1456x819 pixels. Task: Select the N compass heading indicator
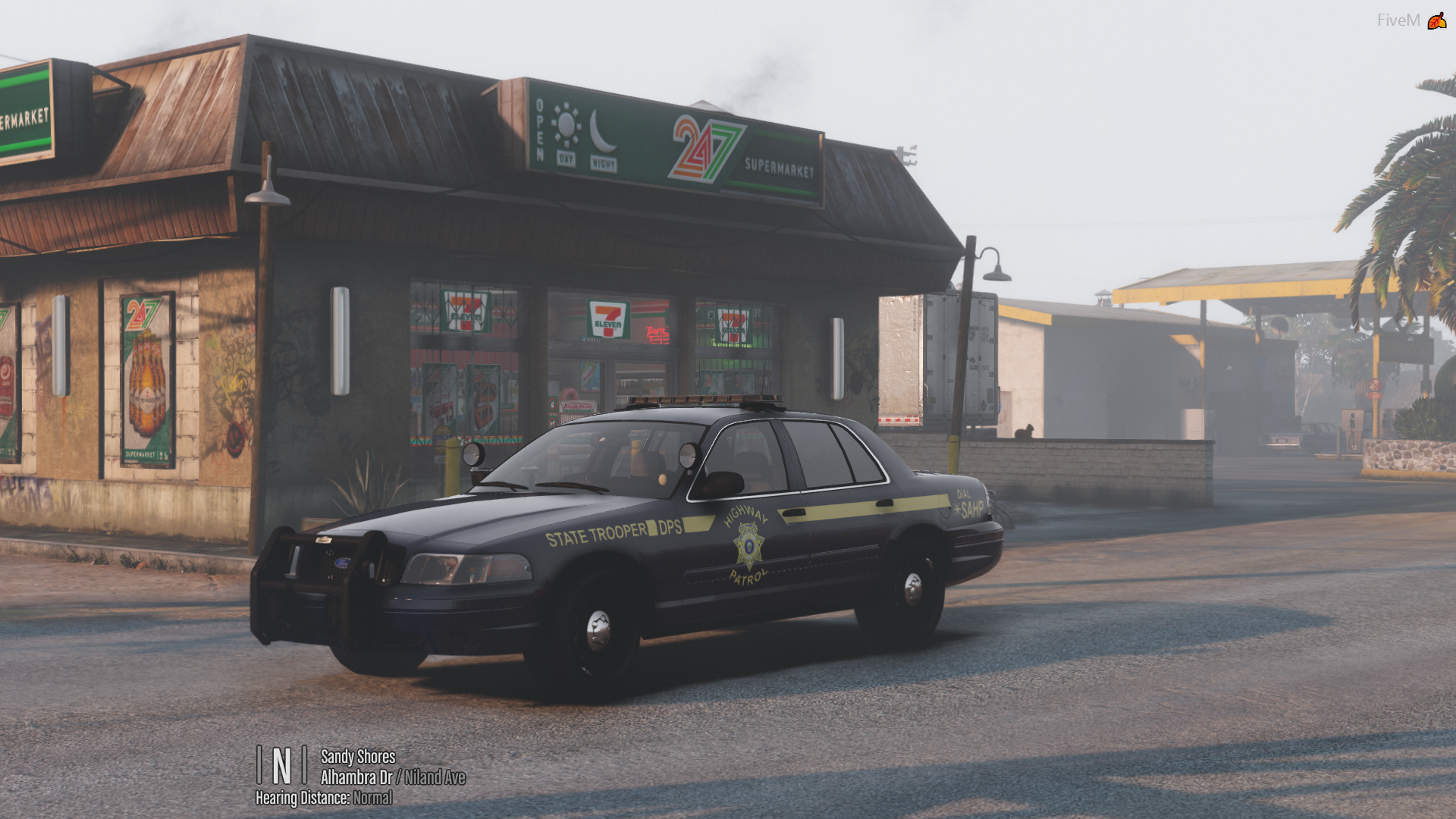(281, 765)
